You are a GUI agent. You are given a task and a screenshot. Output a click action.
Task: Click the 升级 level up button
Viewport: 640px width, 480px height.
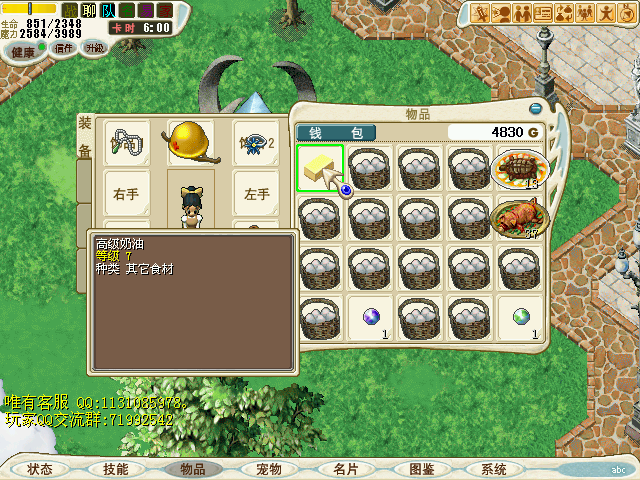point(93,48)
